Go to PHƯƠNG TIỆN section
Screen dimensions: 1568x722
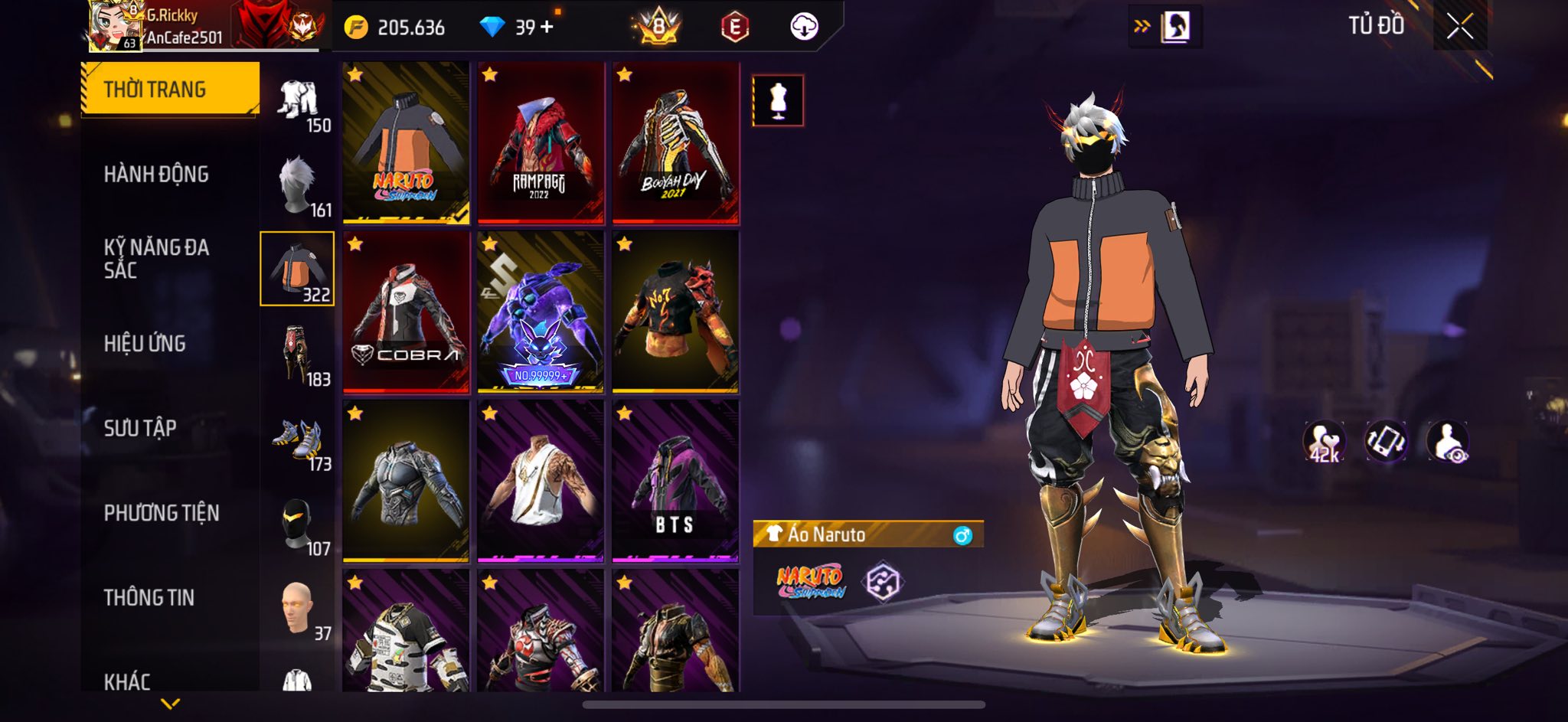click(x=162, y=513)
